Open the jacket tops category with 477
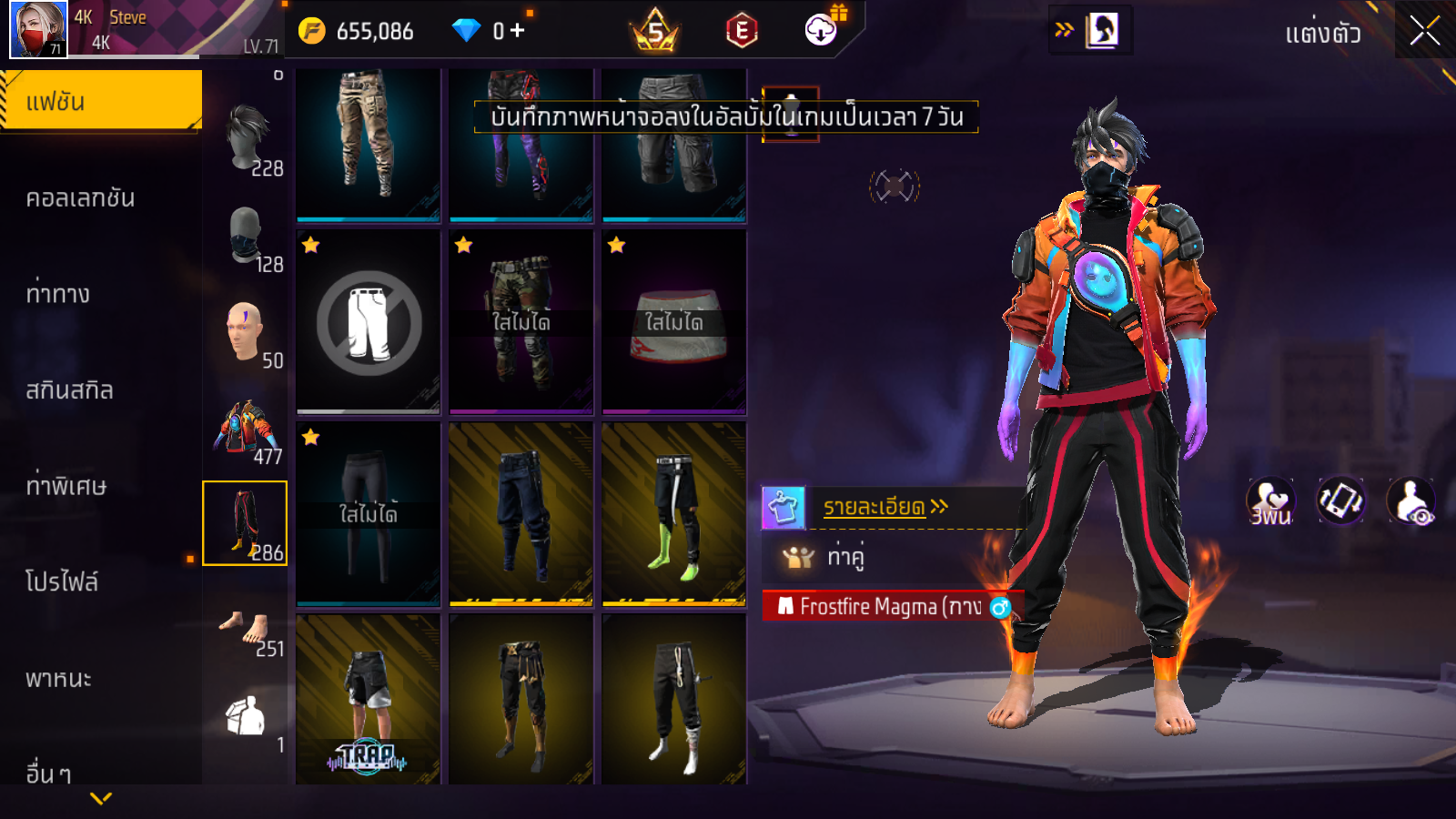This screenshot has height=819, width=1456. point(244,428)
